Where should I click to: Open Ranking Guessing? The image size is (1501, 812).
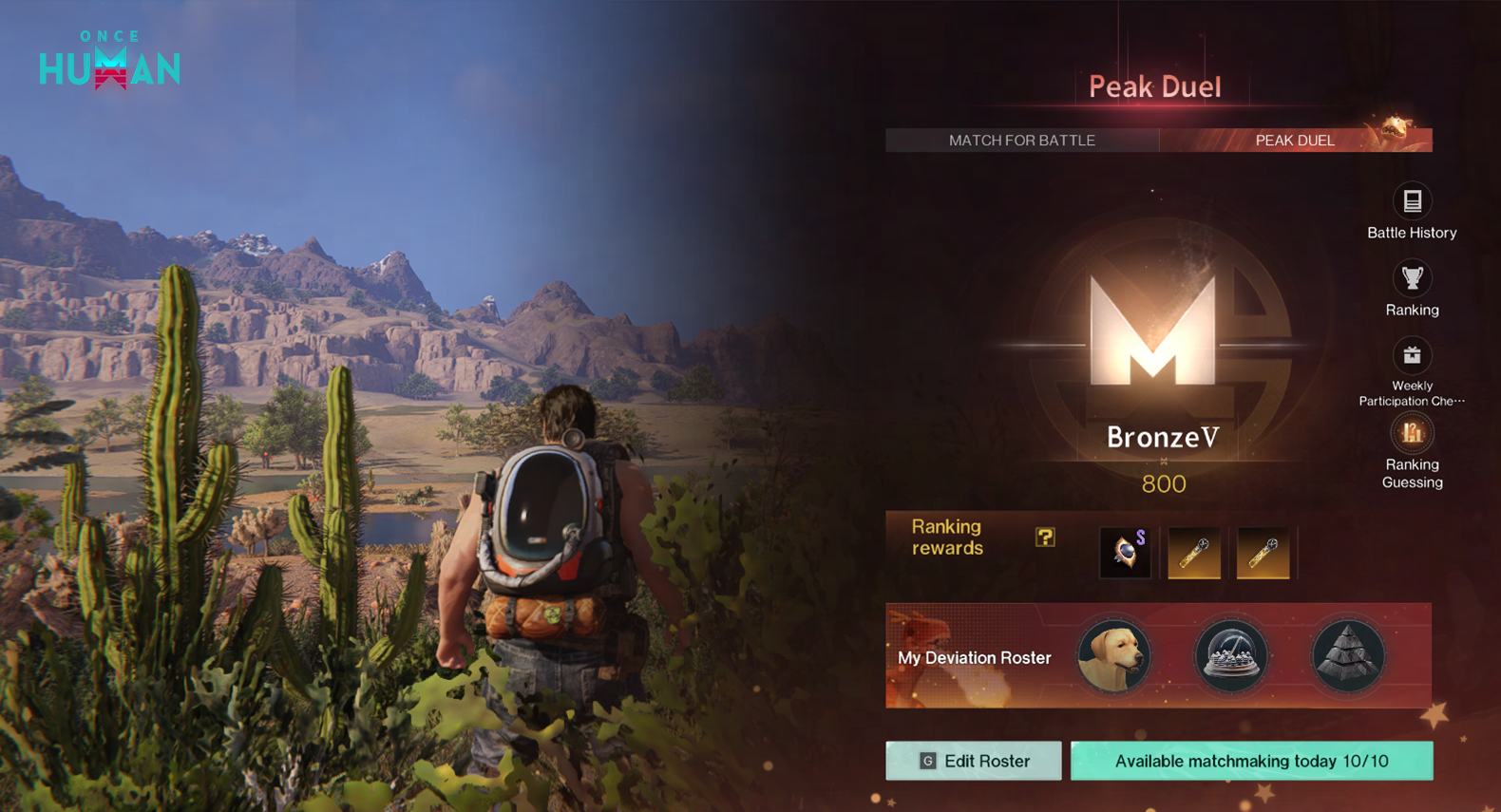pos(1412,434)
